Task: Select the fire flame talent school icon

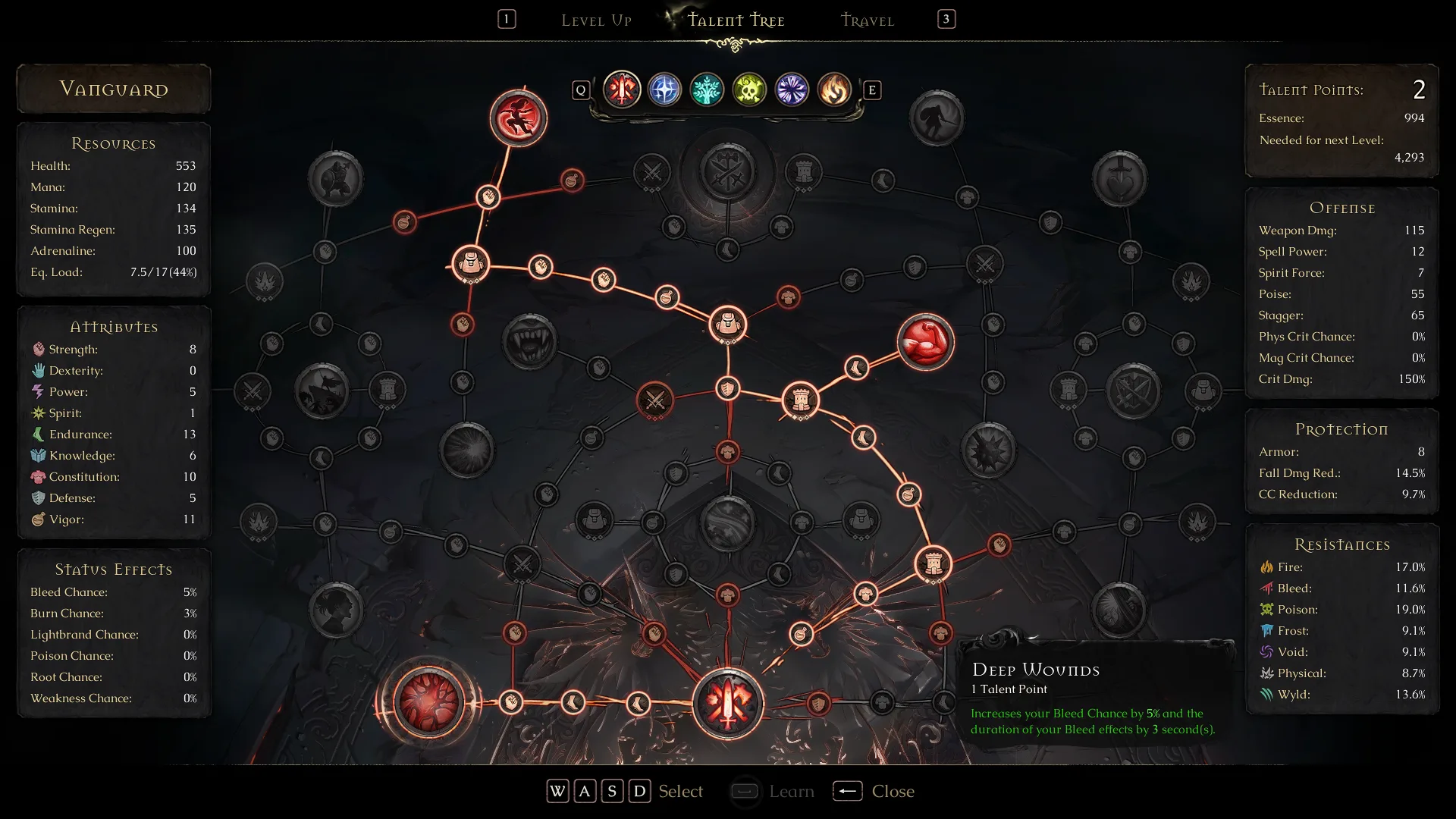Action: [x=833, y=89]
